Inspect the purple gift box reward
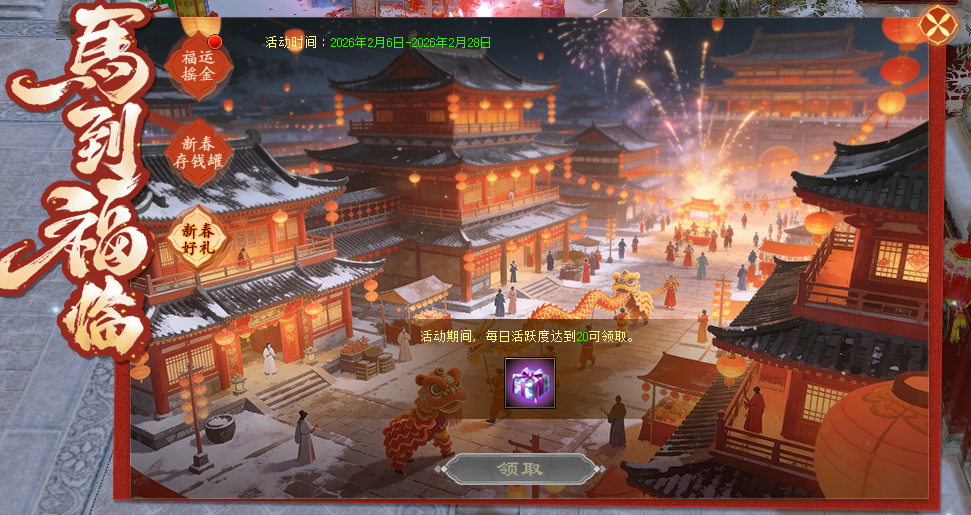Viewport: 971px width, 515px height. click(530, 385)
